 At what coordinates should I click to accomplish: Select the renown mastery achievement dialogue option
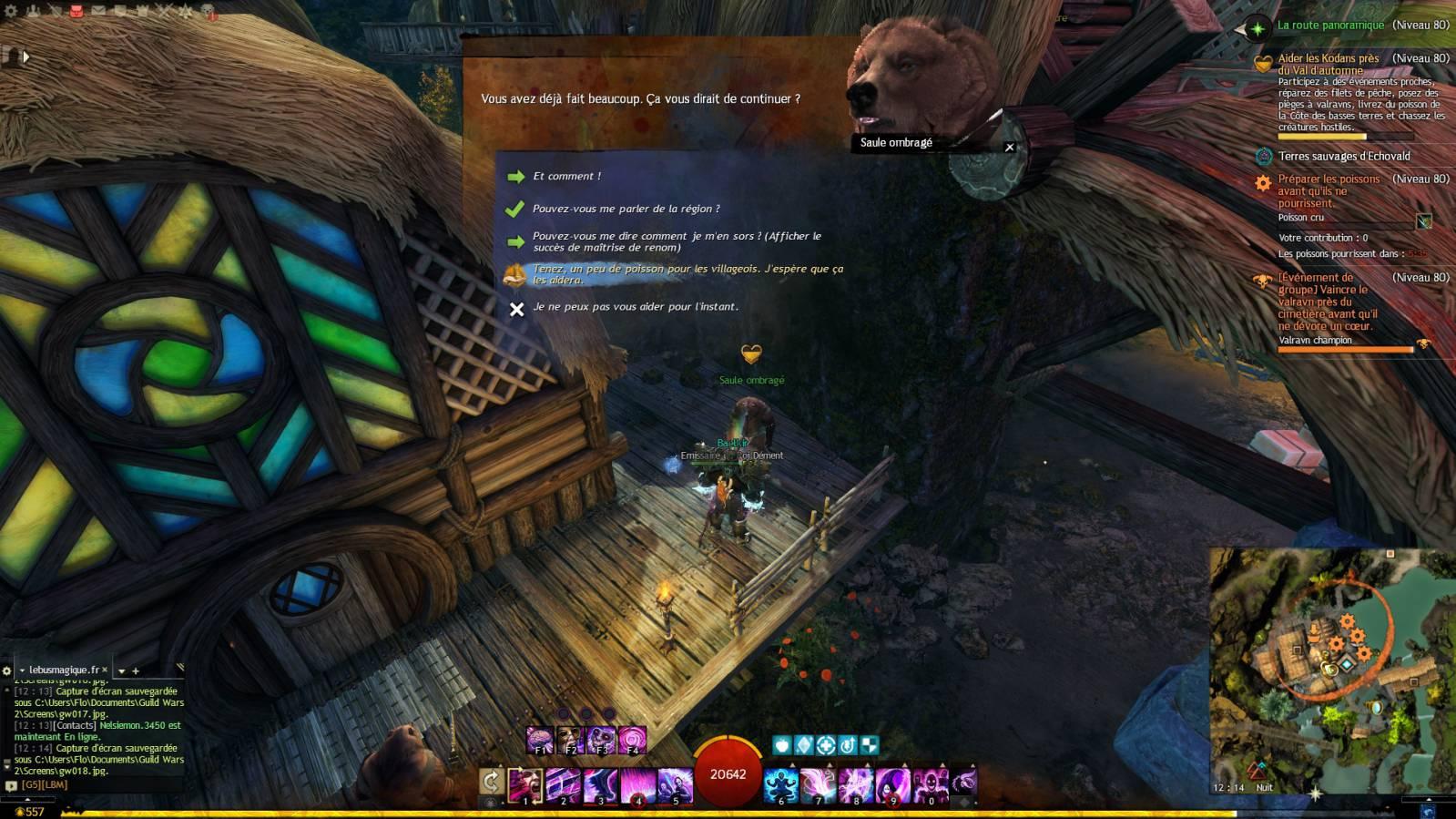coord(676,241)
